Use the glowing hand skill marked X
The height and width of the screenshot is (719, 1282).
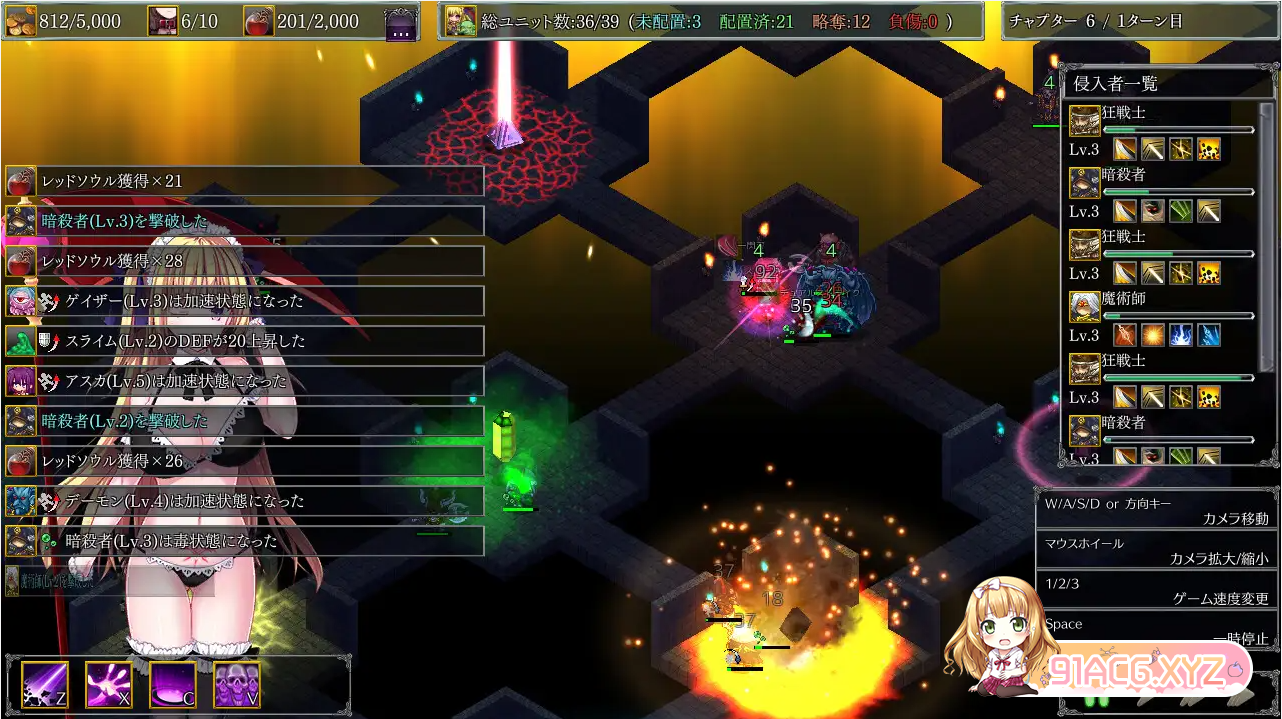pos(109,685)
